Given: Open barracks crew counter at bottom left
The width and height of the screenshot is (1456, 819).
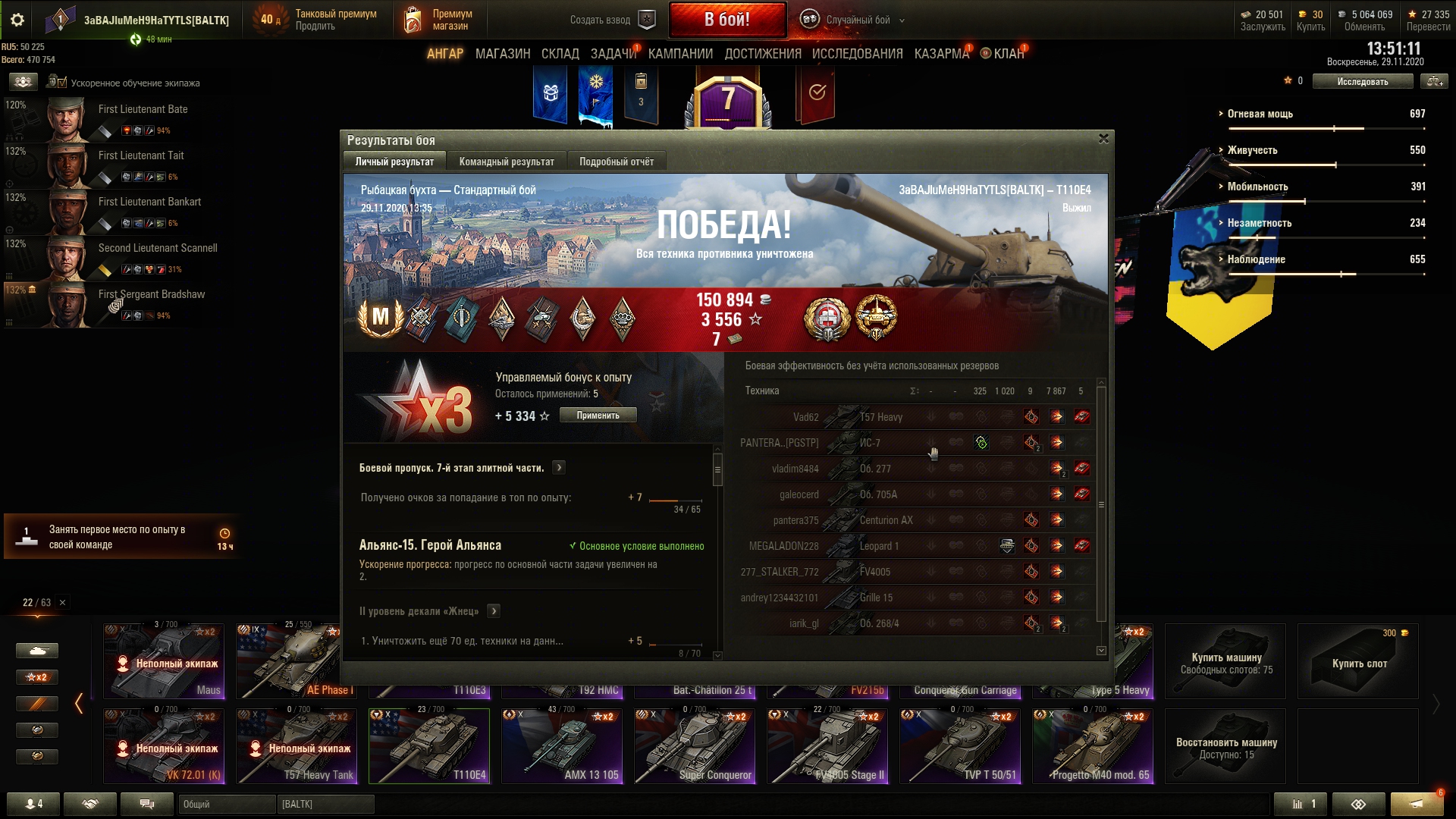Looking at the screenshot, I should pyautogui.click(x=33, y=803).
